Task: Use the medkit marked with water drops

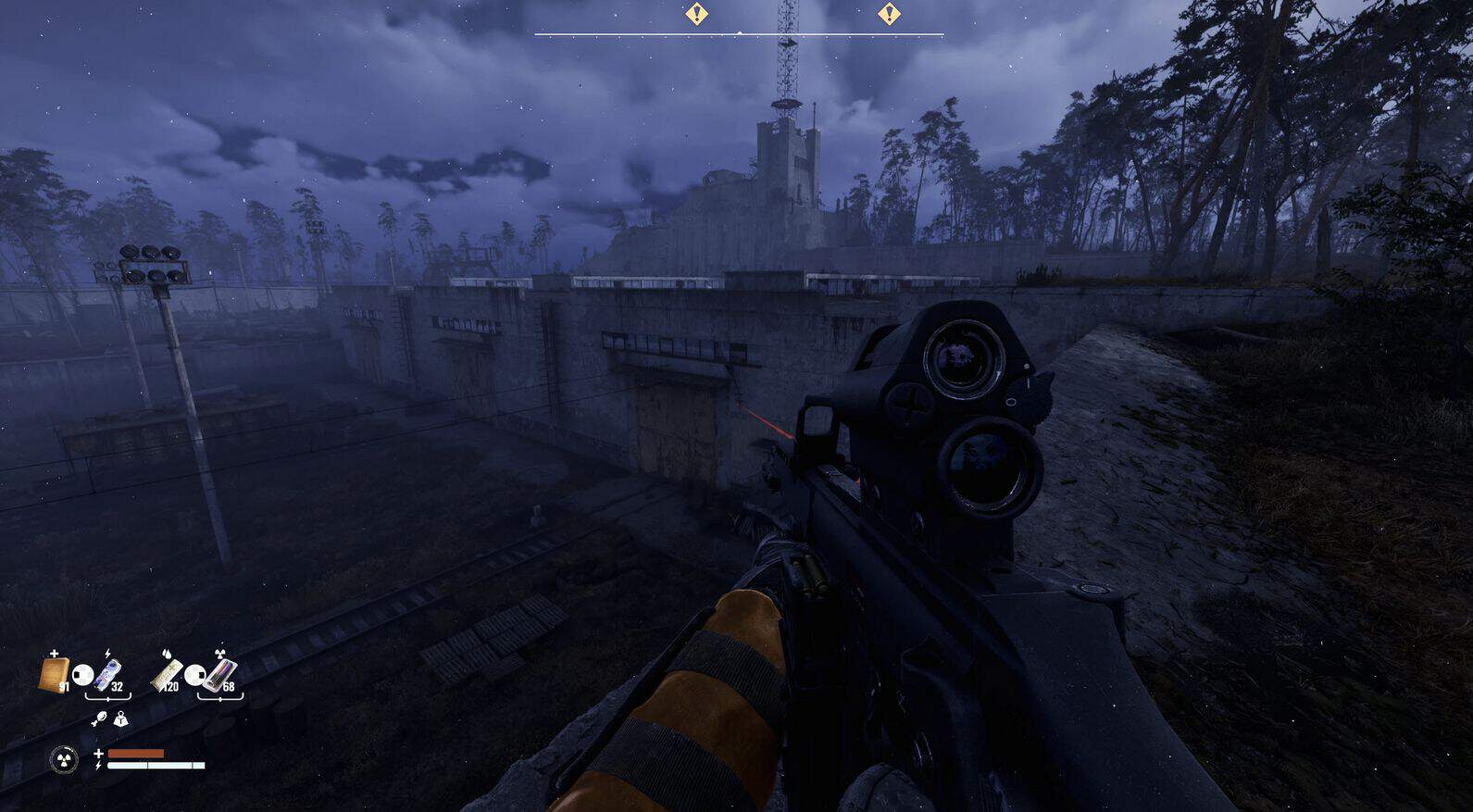Action: pos(167,673)
